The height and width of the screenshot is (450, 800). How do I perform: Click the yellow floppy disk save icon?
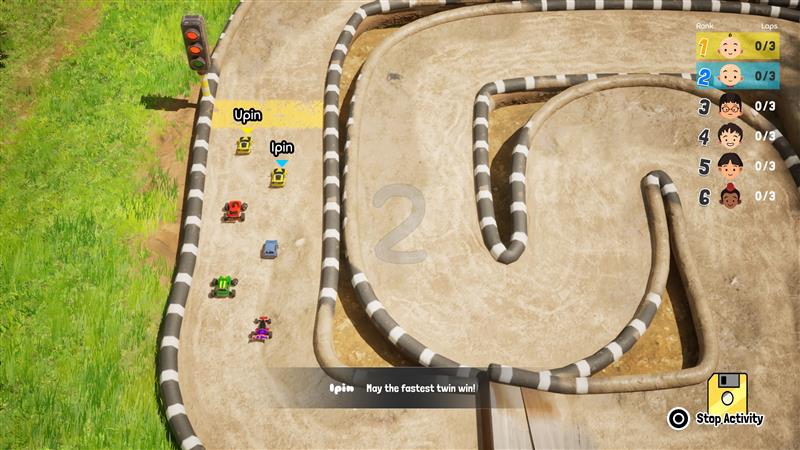[x=727, y=392]
